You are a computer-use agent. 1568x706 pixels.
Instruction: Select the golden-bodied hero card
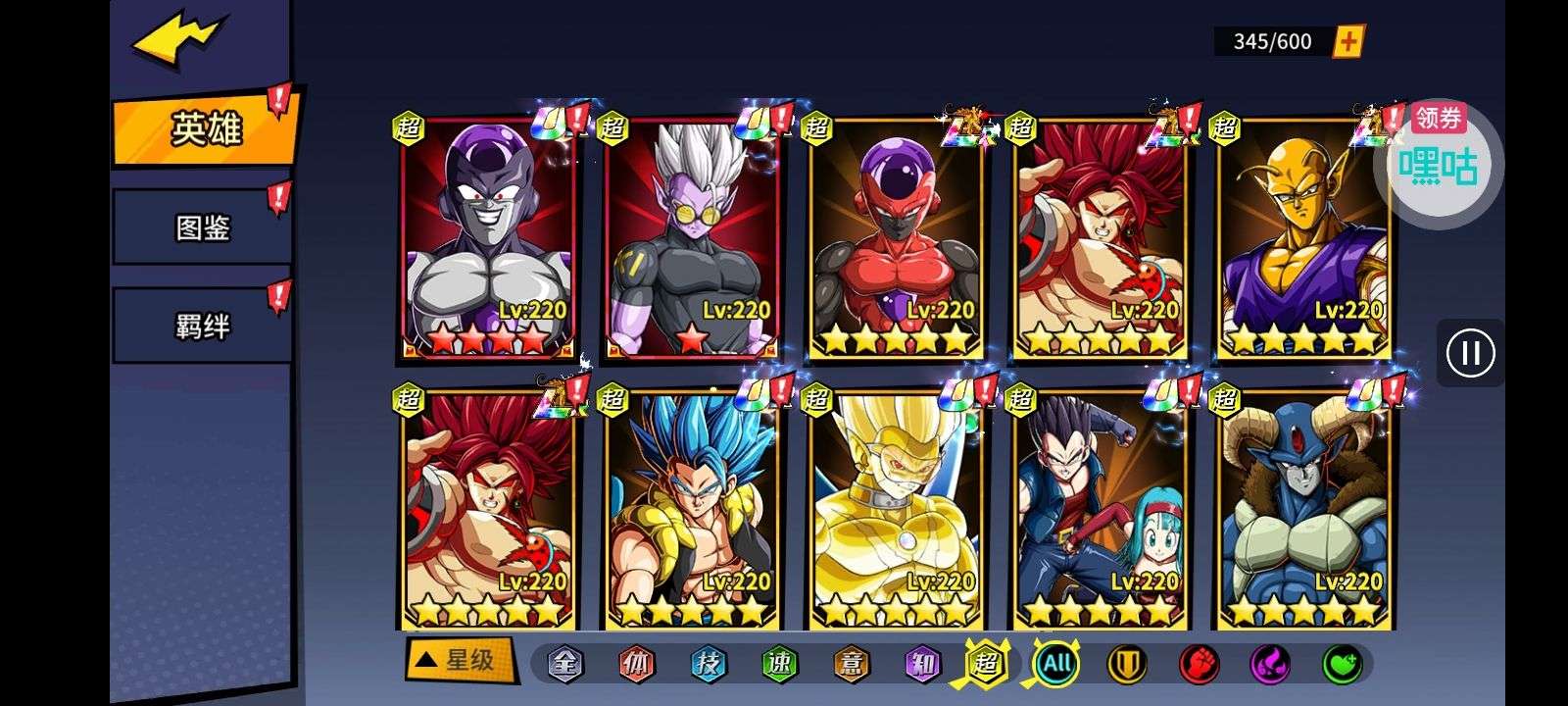pyautogui.click(x=896, y=510)
